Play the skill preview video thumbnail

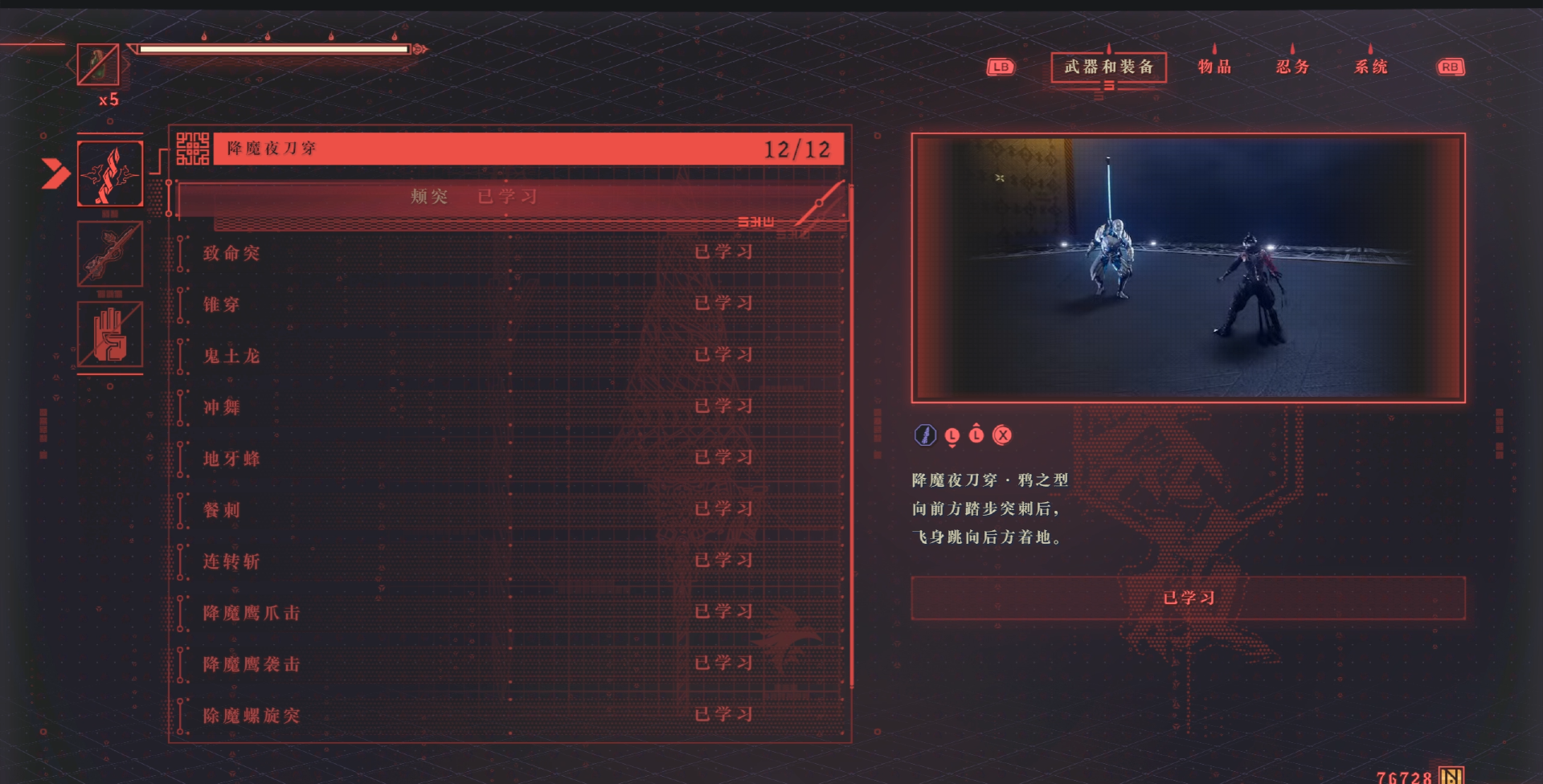(x=1188, y=267)
